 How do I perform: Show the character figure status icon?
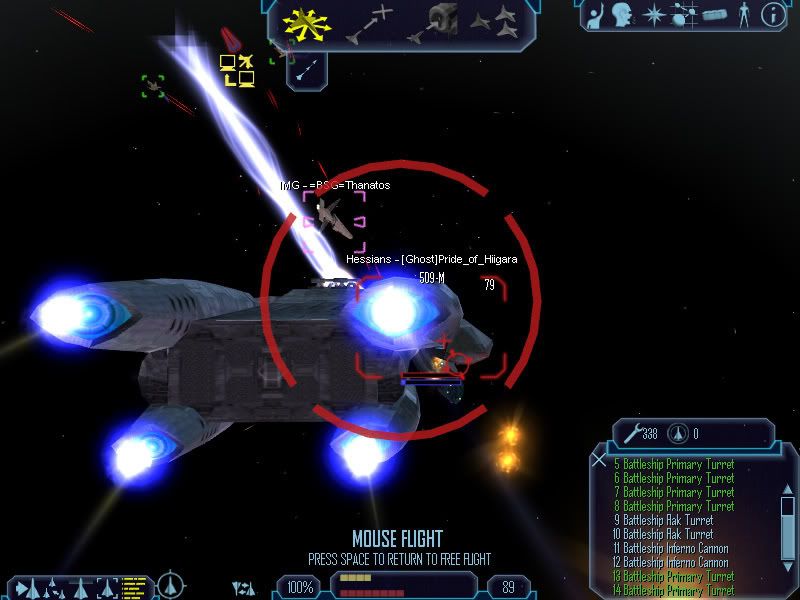pyautogui.click(x=743, y=14)
